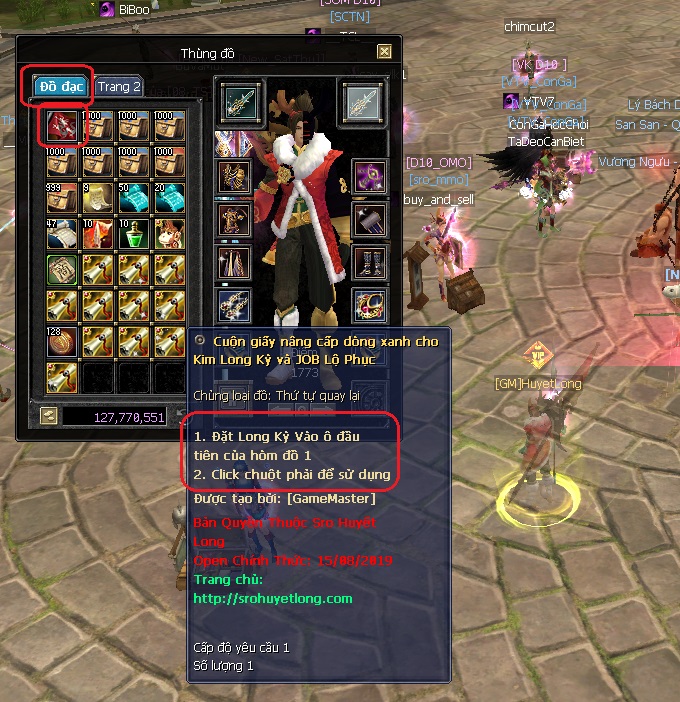
Task: Pick the chest item with 999 stack
Action: click(x=62, y=198)
